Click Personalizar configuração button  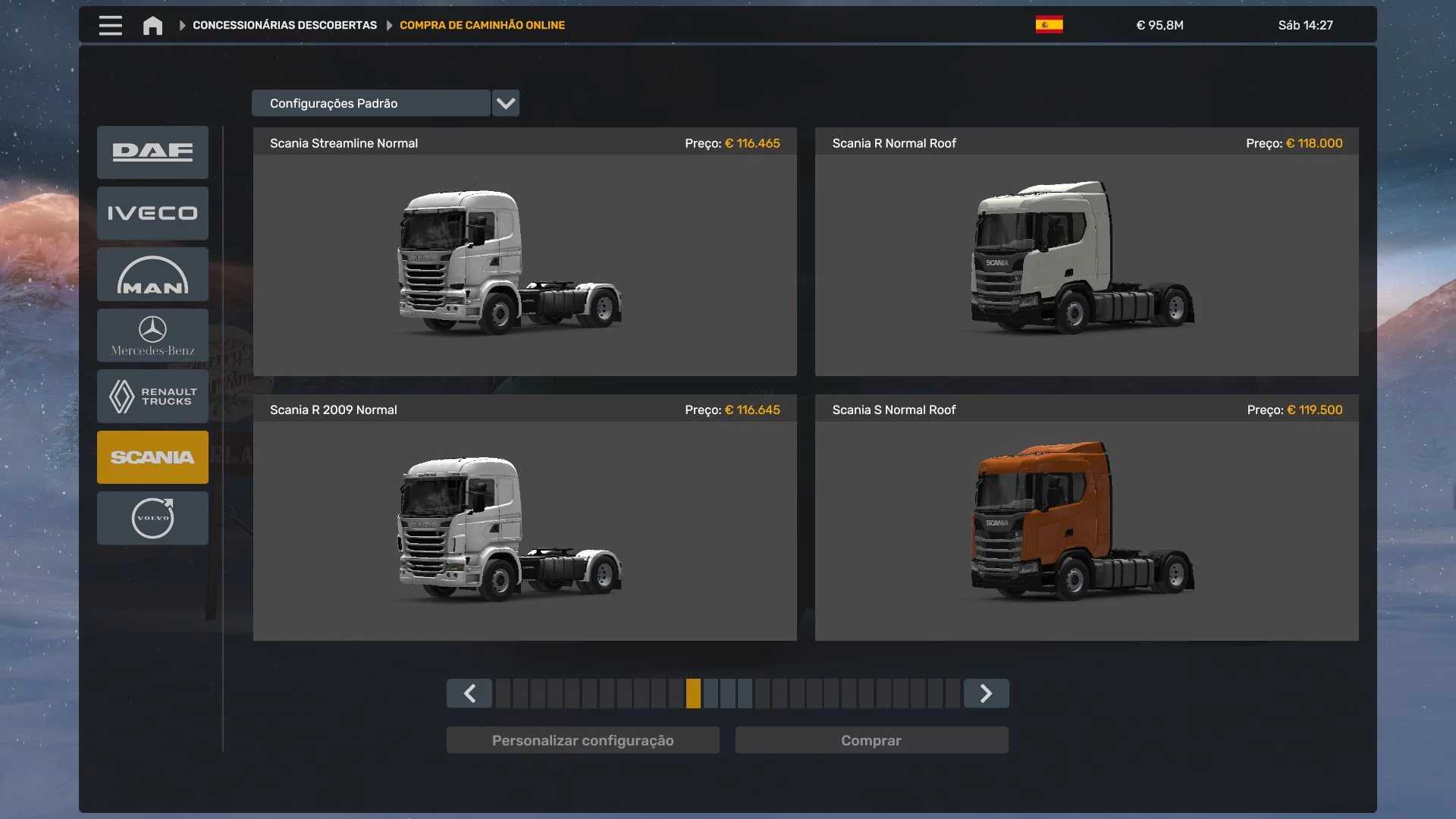(x=582, y=740)
